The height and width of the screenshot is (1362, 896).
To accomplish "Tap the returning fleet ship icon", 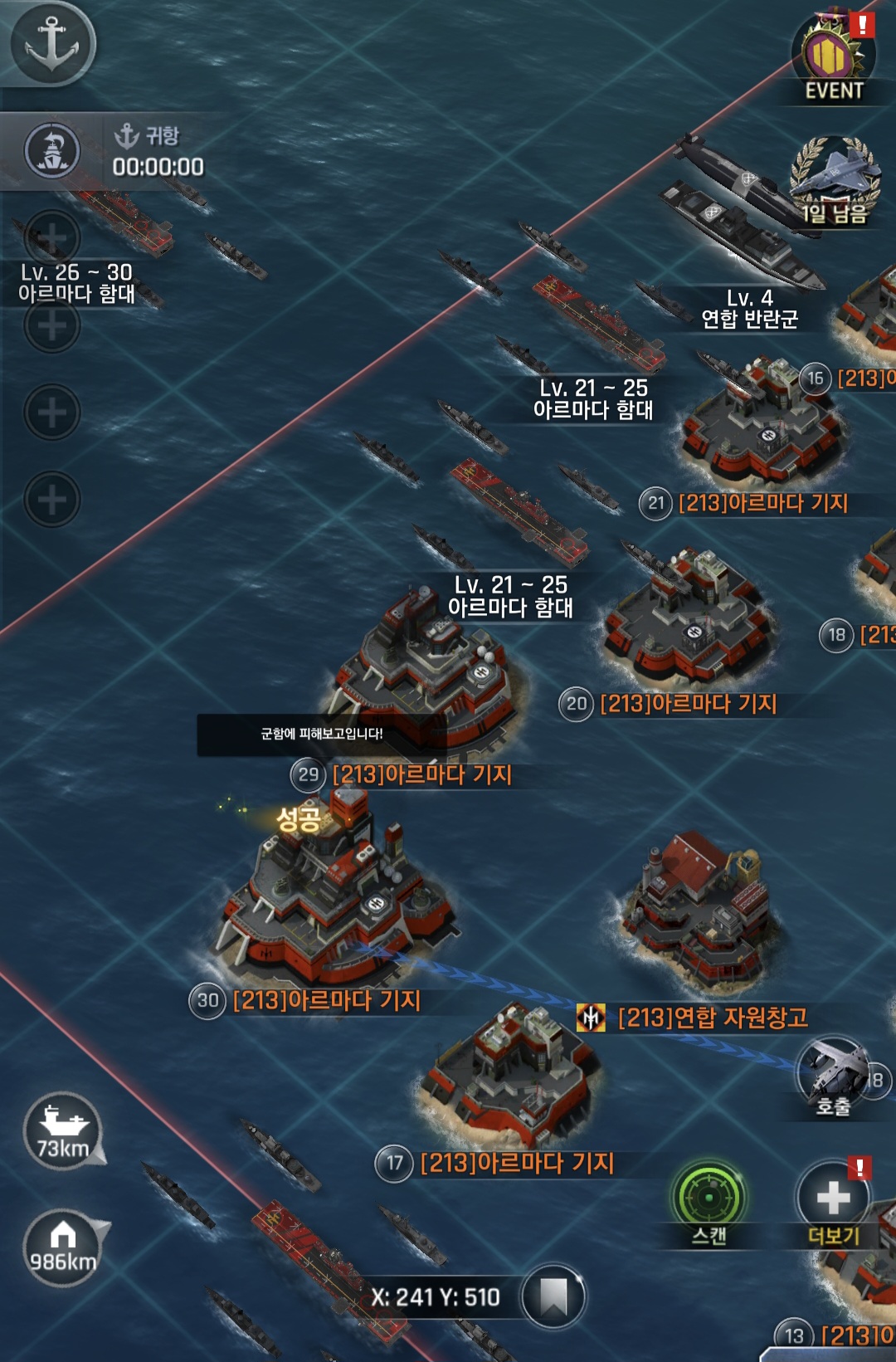I will [53, 151].
